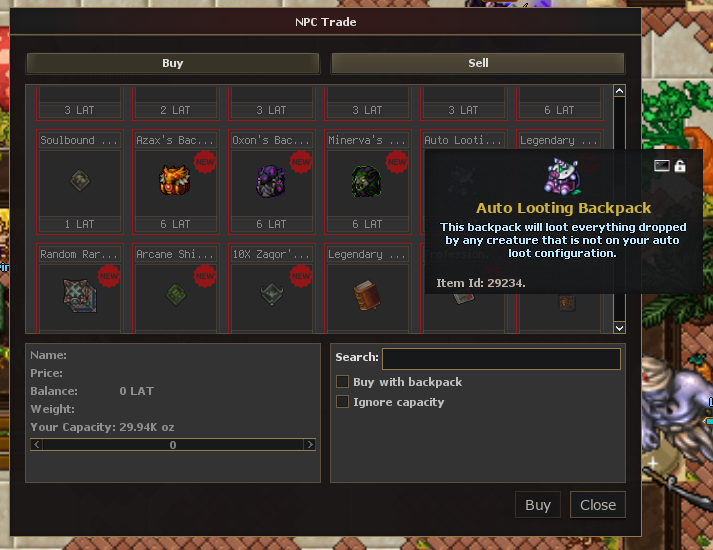Confirm purchase with the Buy button

click(538, 505)
